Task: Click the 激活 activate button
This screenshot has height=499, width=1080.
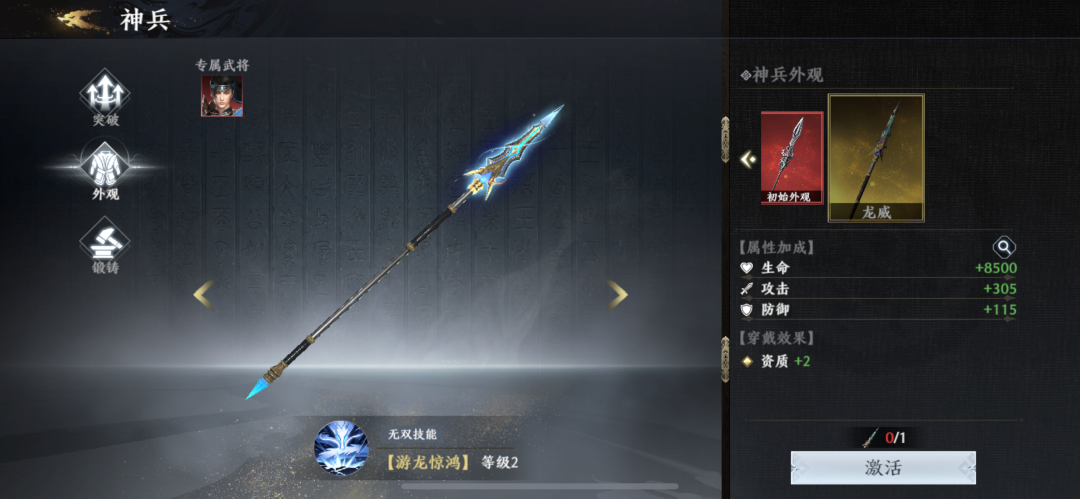Action: [x=883, y=468]
